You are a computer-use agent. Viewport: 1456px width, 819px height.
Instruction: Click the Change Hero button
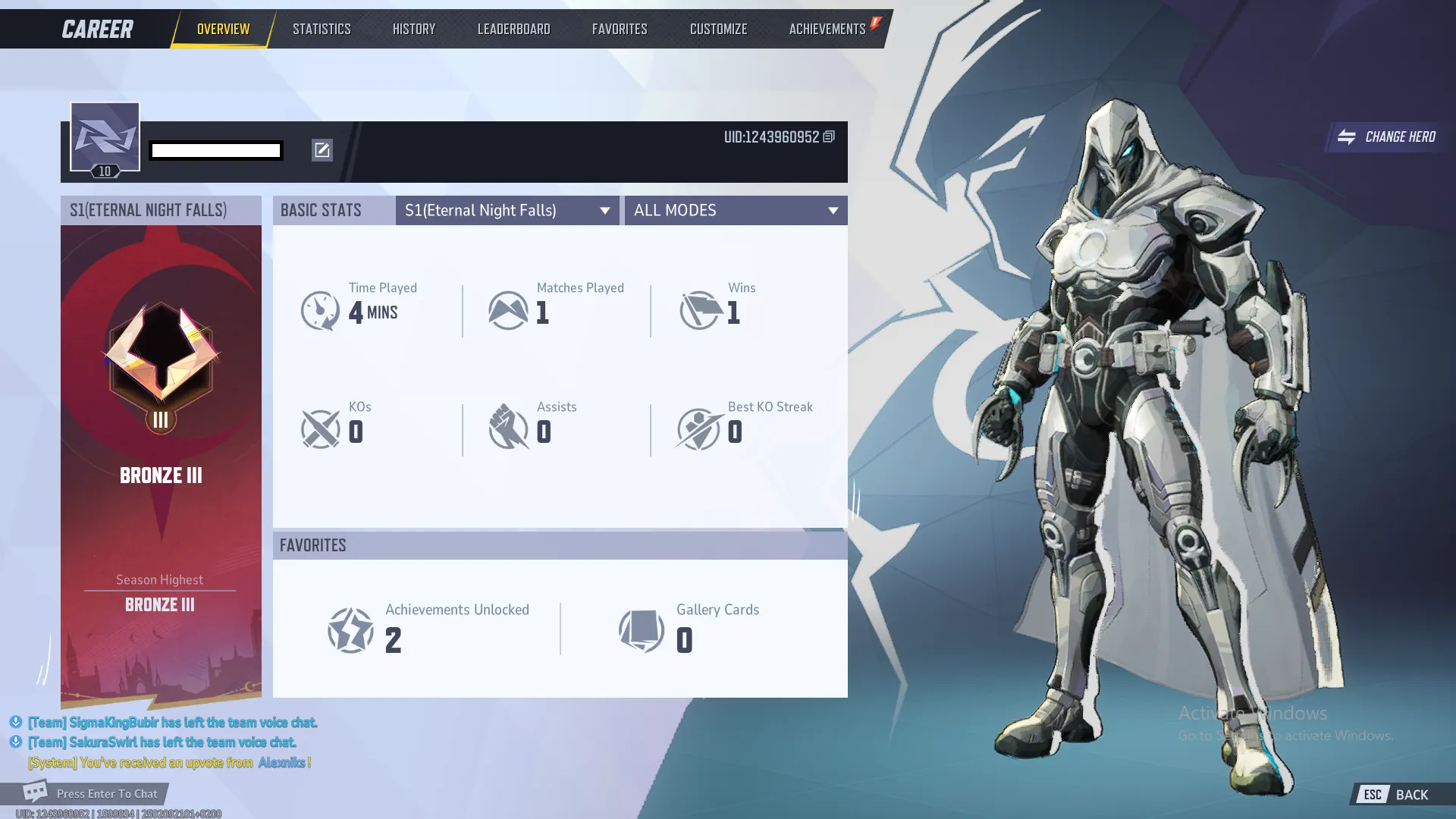1387,137
